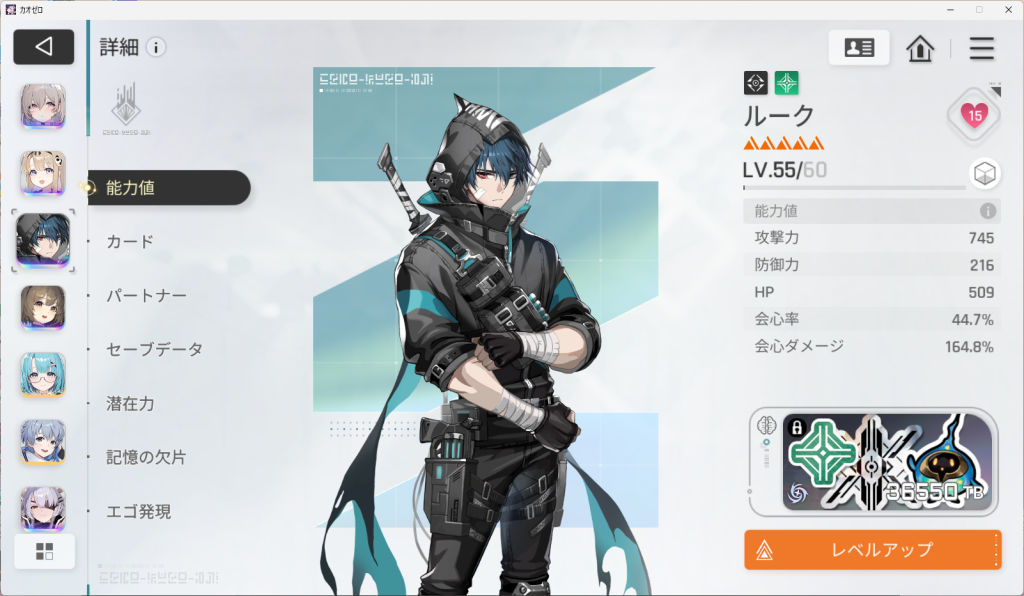1024x596 pixels.
Task: Click the profile card button
Action: tap(859, 48)
